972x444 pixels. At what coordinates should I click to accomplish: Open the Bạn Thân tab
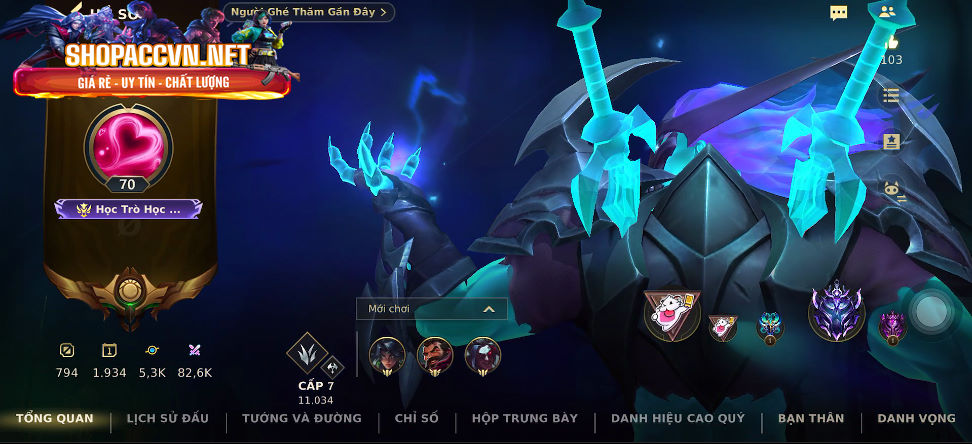(x=810, y=418)
